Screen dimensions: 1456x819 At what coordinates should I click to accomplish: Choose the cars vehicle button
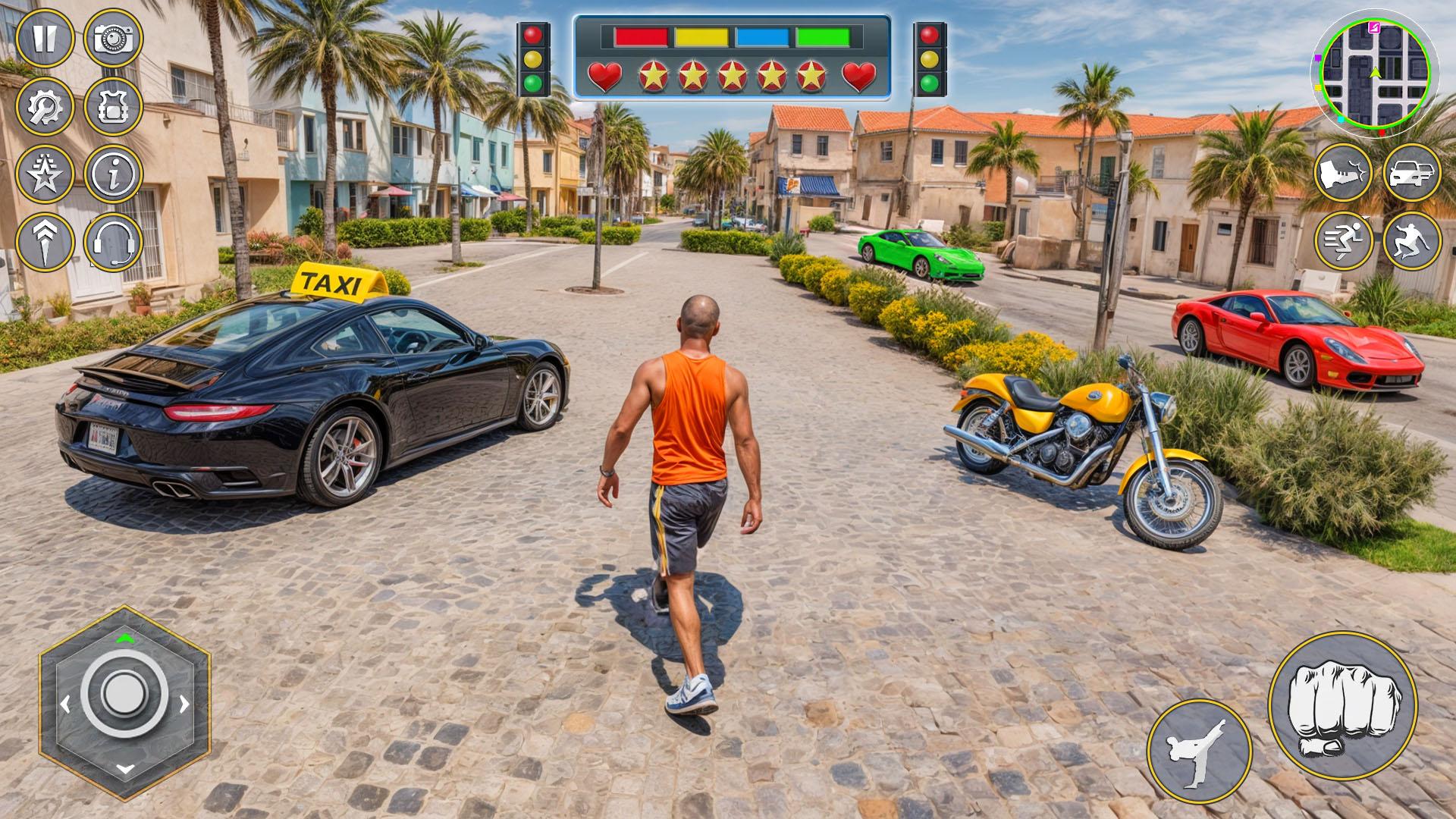[x=1412, y=173]
